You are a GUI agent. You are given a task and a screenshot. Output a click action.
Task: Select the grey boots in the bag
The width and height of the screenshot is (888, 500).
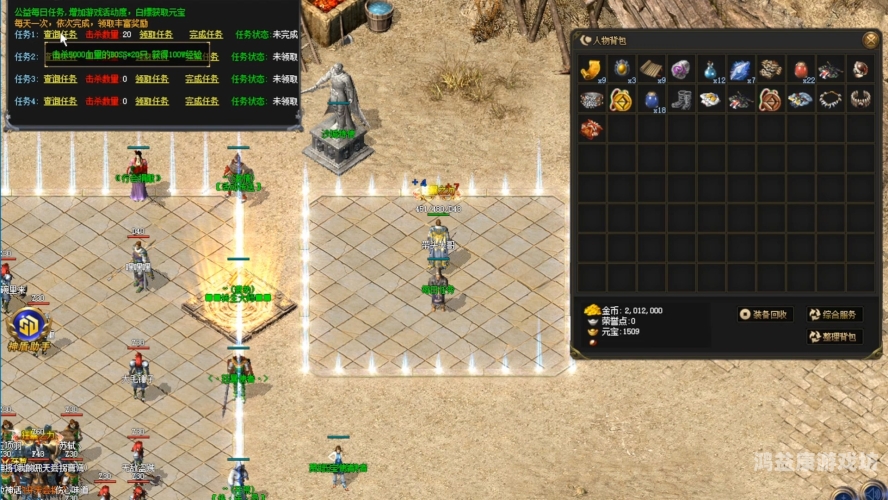[x=681, y=100]
